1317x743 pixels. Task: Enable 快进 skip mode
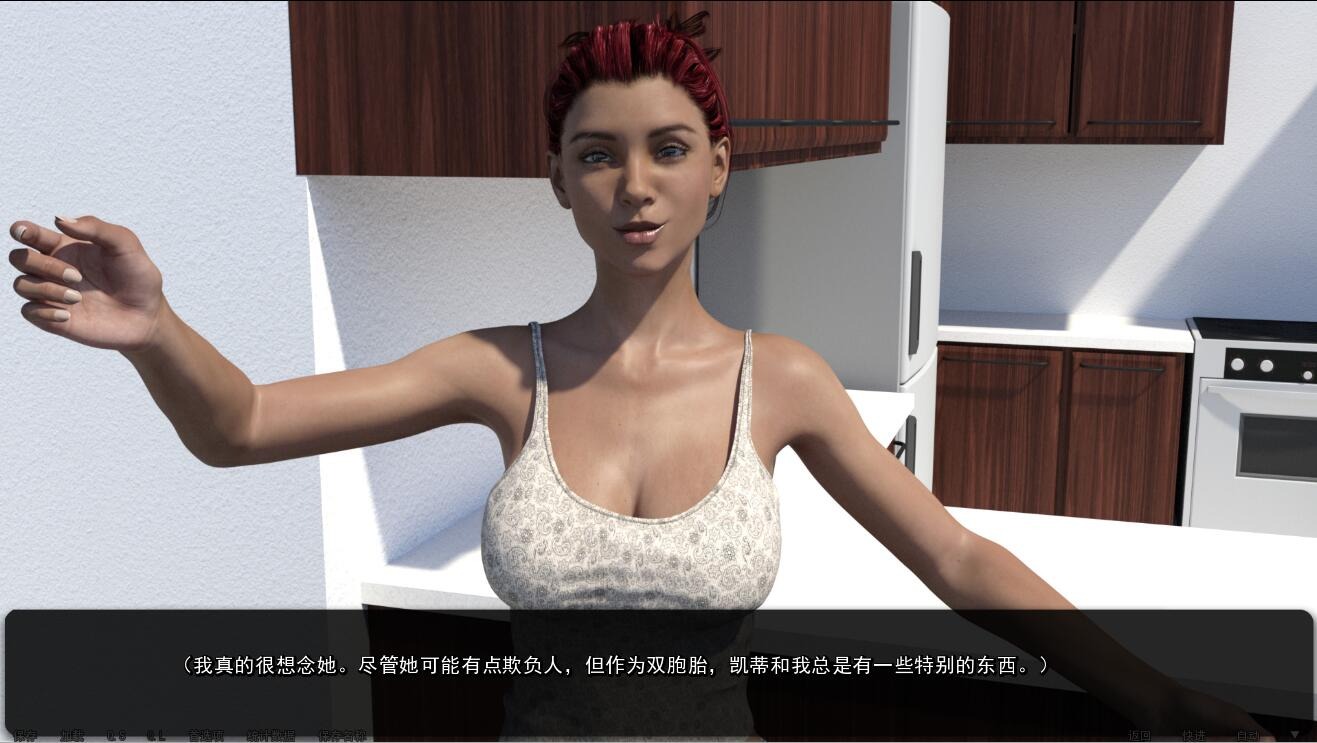(1196, 734)
